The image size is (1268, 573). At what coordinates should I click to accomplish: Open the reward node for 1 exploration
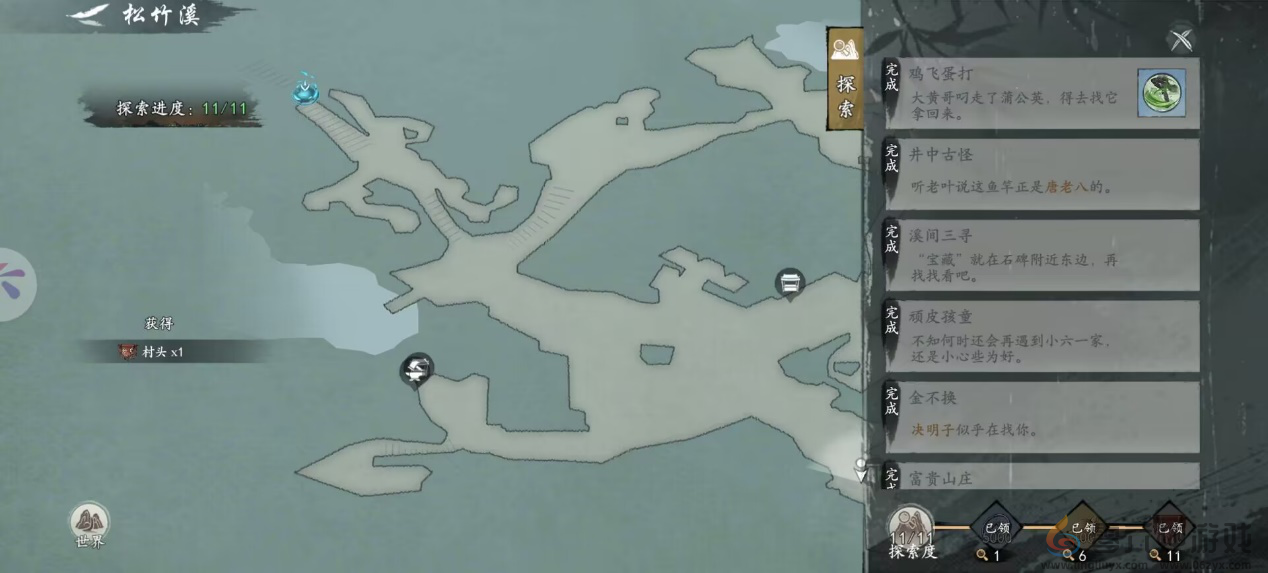(x=997, y=529)
